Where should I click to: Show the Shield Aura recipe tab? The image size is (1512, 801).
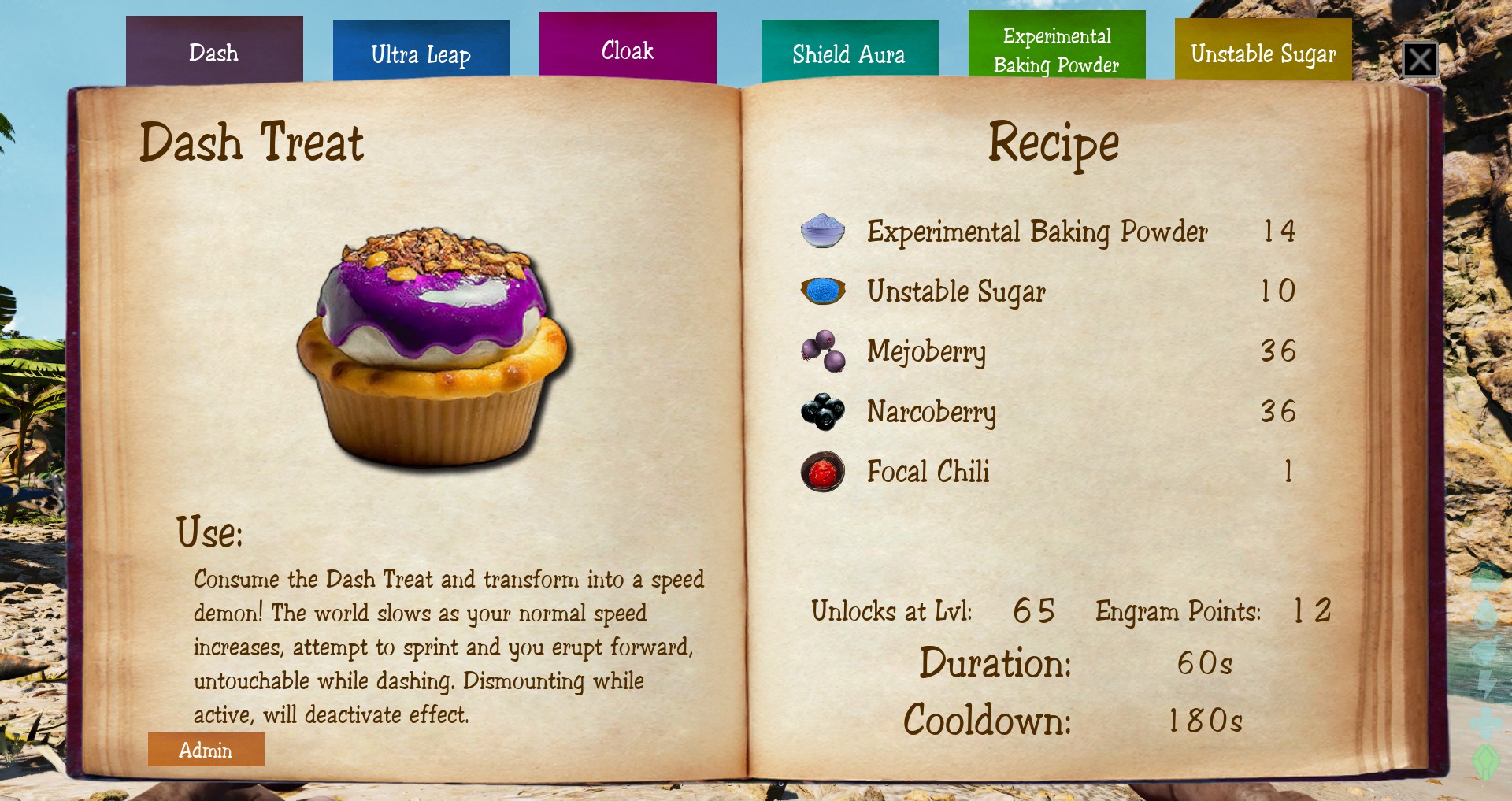click(x=849, y=52)
